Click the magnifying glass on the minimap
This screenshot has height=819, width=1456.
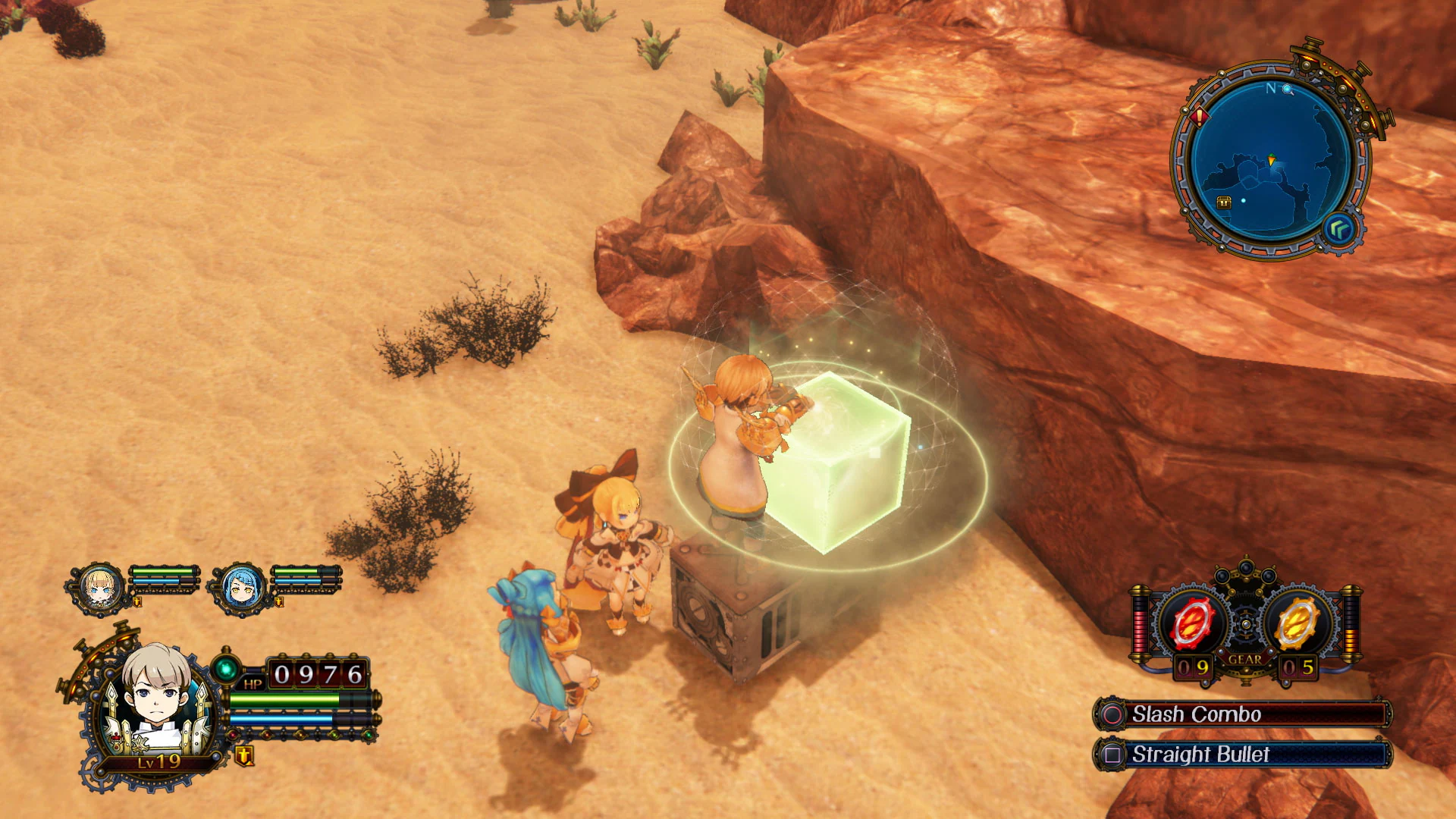(x=1287, y=89)
